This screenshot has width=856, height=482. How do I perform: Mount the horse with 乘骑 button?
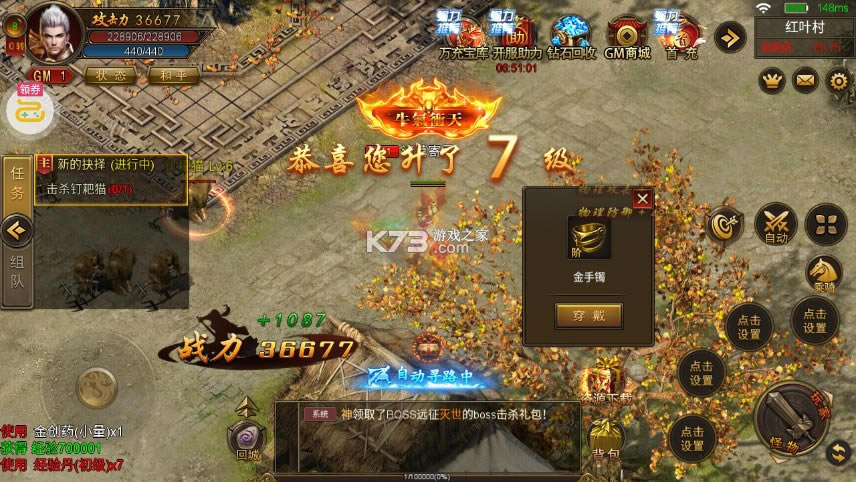click(824, 272)
